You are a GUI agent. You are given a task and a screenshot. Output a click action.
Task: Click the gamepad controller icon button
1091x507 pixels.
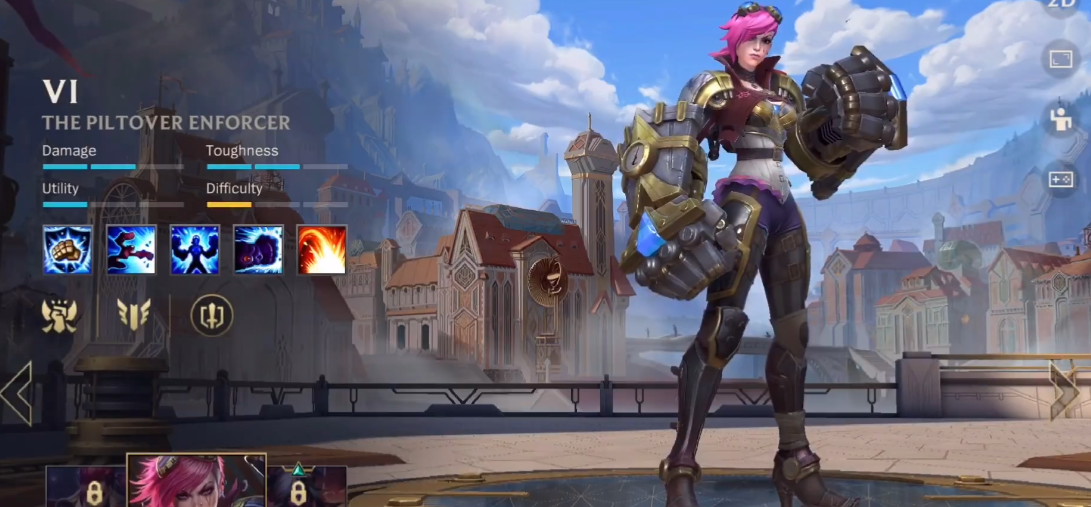1060,179
